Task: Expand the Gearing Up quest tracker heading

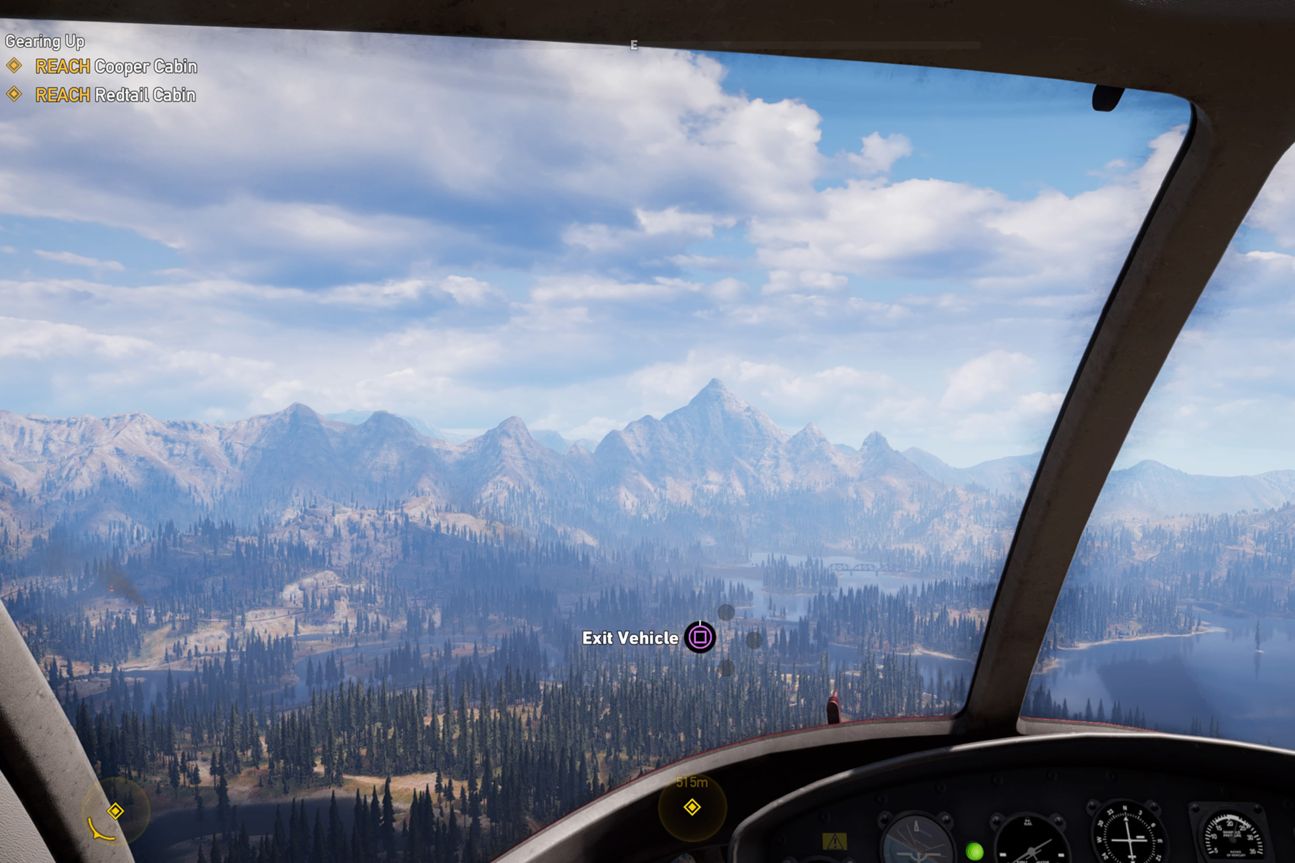Action: pyautogui.click(x=44, y=41)
